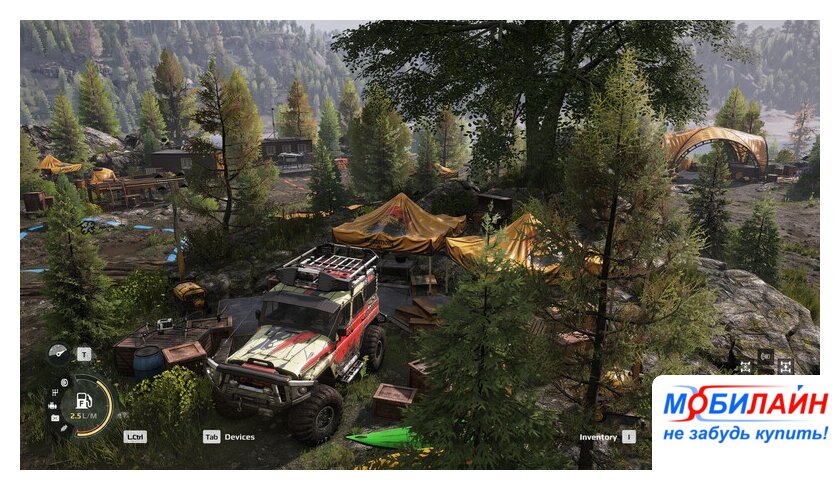The height and width of the screenshot is (490, 840).
Task: Open the Inventory label
Action: pos(598,437)
